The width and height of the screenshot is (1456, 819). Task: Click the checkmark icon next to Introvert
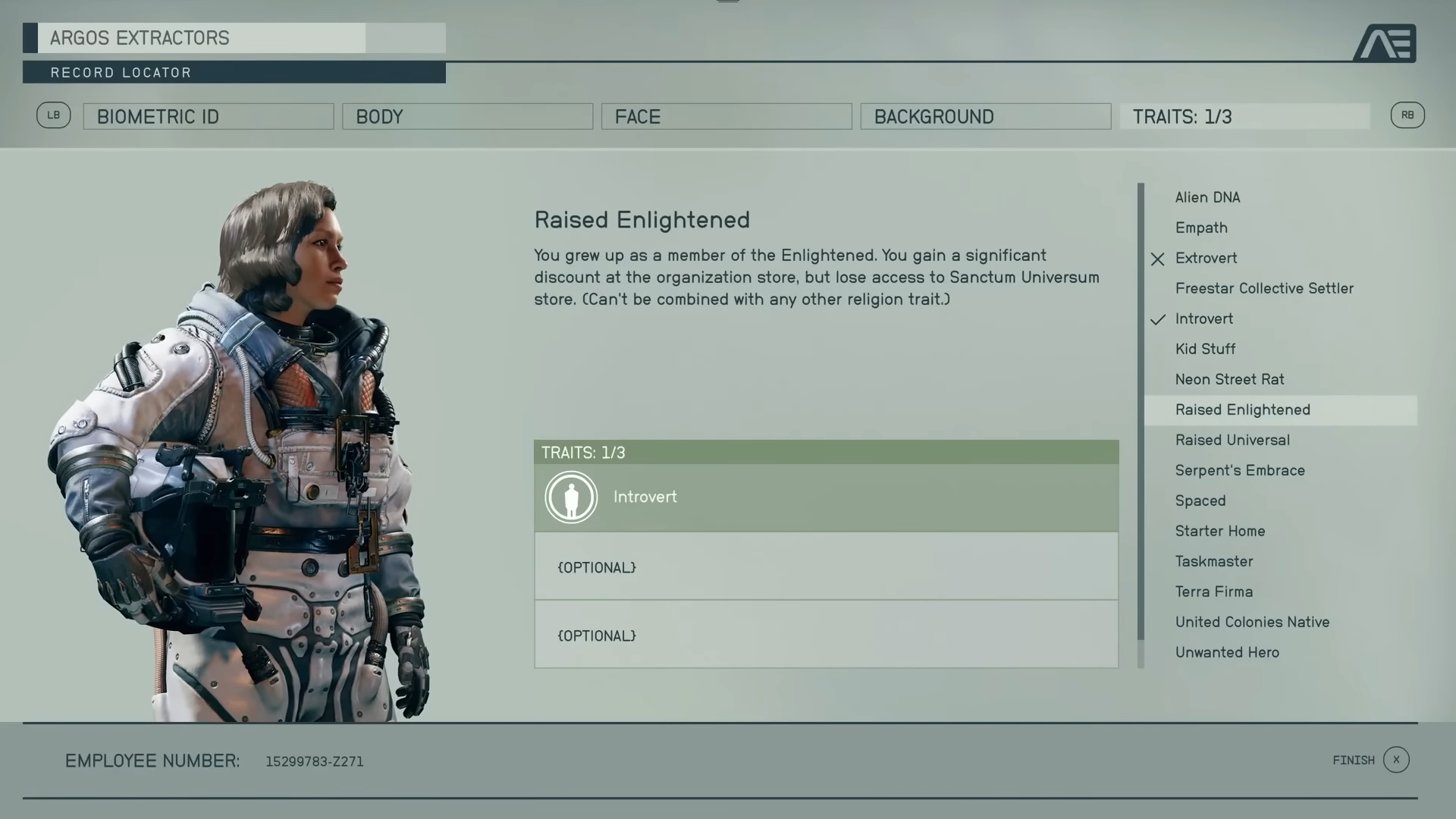pyautogui.click(x=1157, y=318)
